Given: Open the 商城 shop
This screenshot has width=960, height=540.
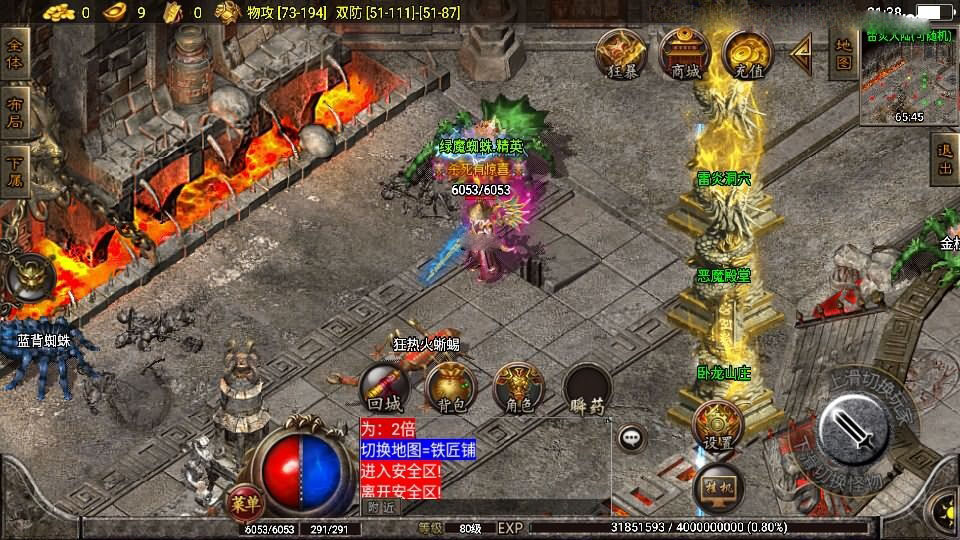Looking at the screenshot, I should [x=685, y=52].
